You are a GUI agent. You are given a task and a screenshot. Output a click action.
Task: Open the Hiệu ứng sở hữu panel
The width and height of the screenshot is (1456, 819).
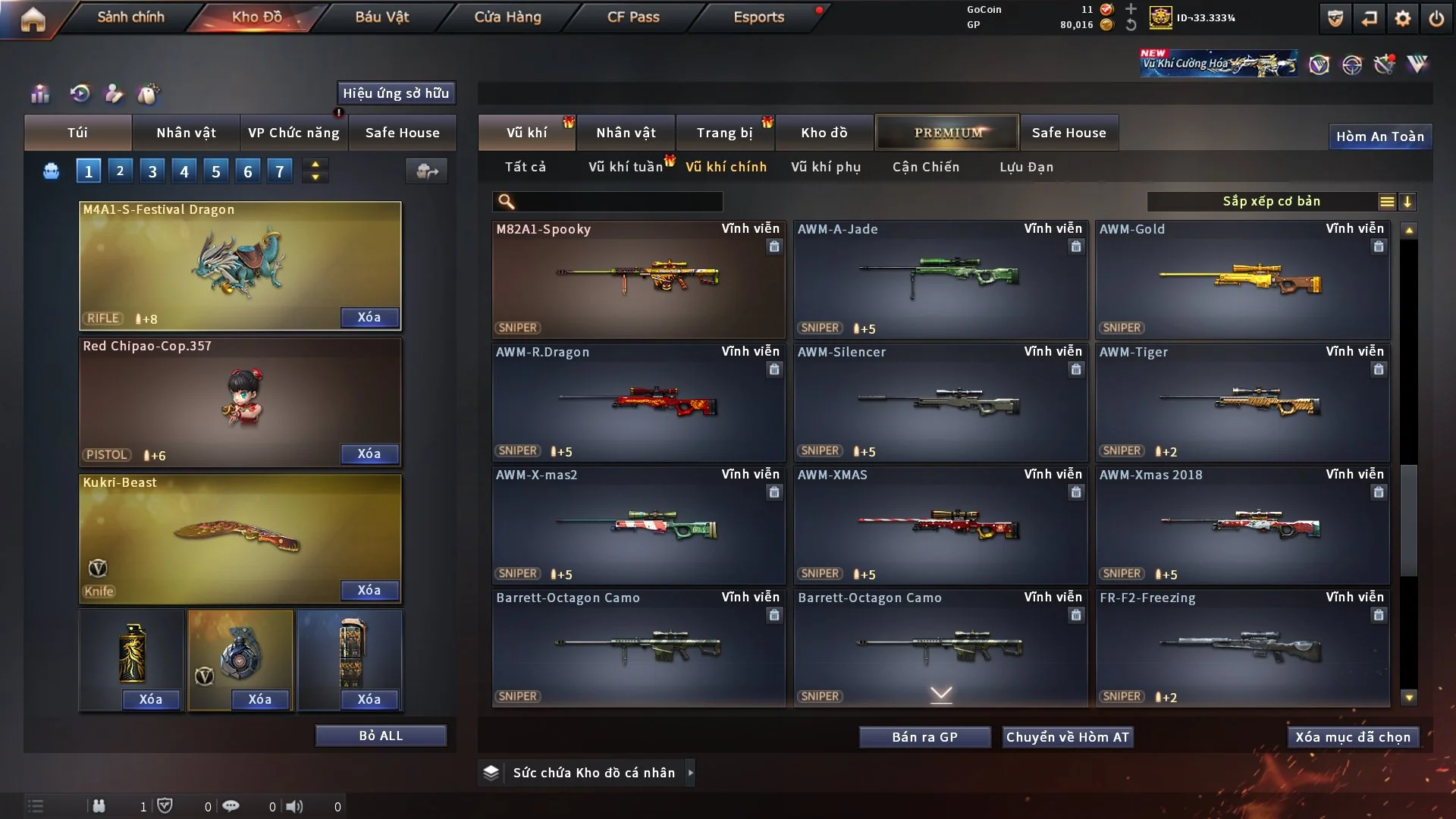(396, 93)
